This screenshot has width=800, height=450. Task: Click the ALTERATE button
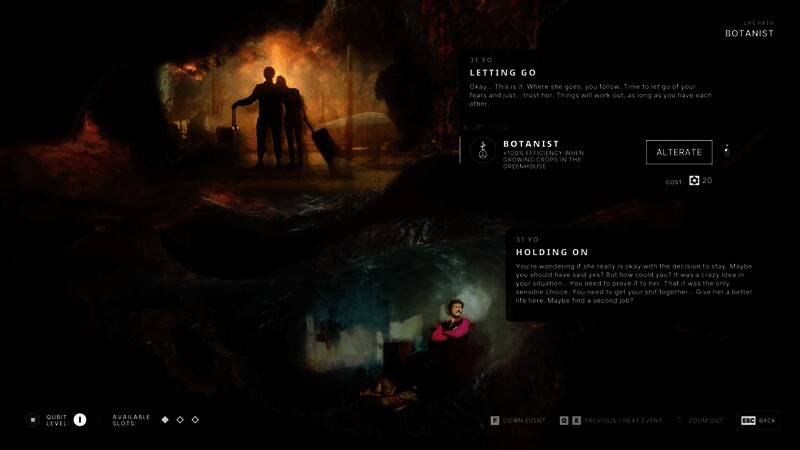point(679,152)
